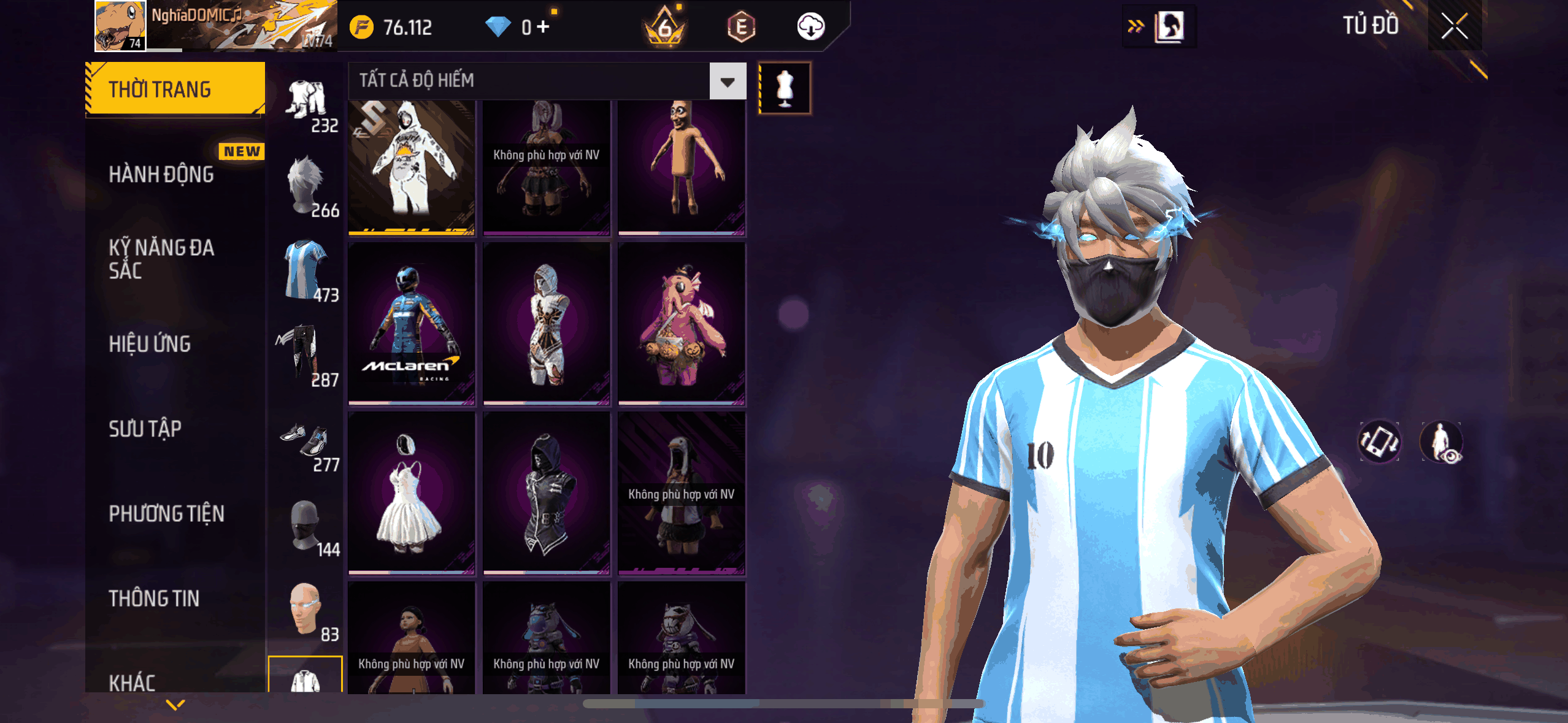
Task: Click the cloud download icon
Action: [x=810, y=26]
